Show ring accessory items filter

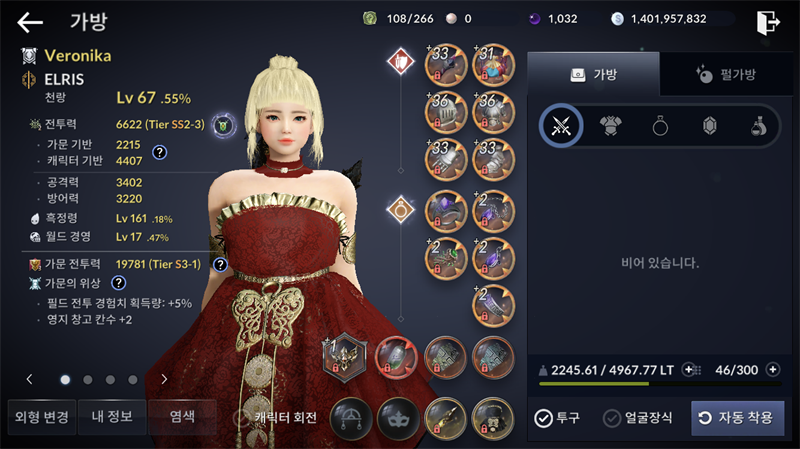660,126
